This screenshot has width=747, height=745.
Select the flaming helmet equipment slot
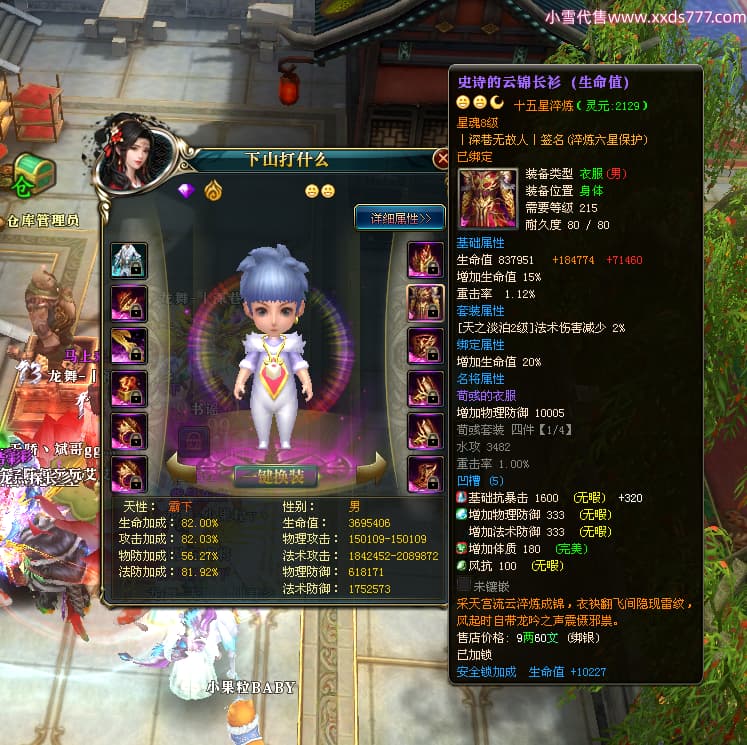425,260
